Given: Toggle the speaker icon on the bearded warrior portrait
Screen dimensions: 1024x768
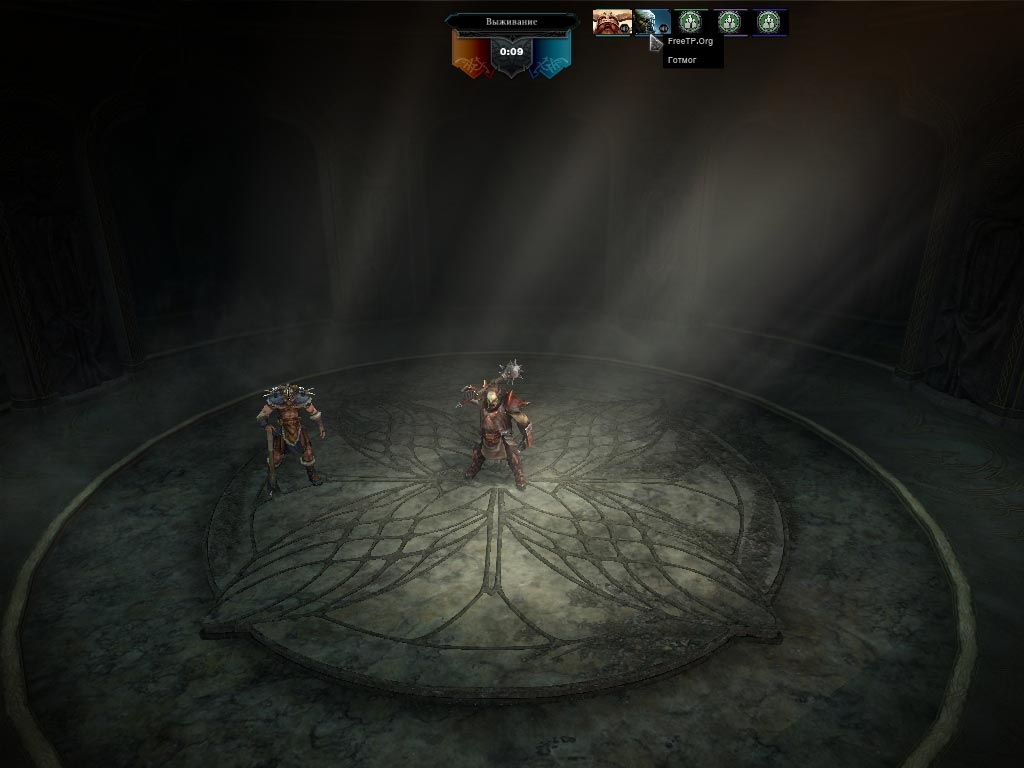Looking at the screenshot, I should 624,29.
